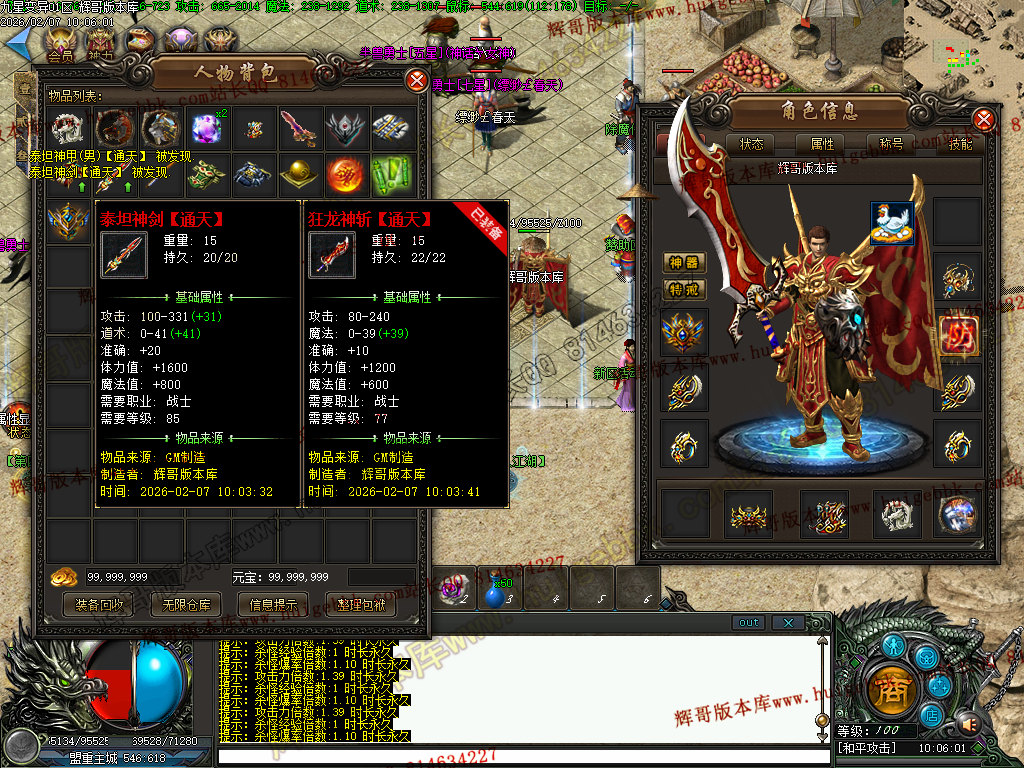Open the 商 shop button
The height and width of the screenshot is (768, 1024).
(x=886, y=689)
